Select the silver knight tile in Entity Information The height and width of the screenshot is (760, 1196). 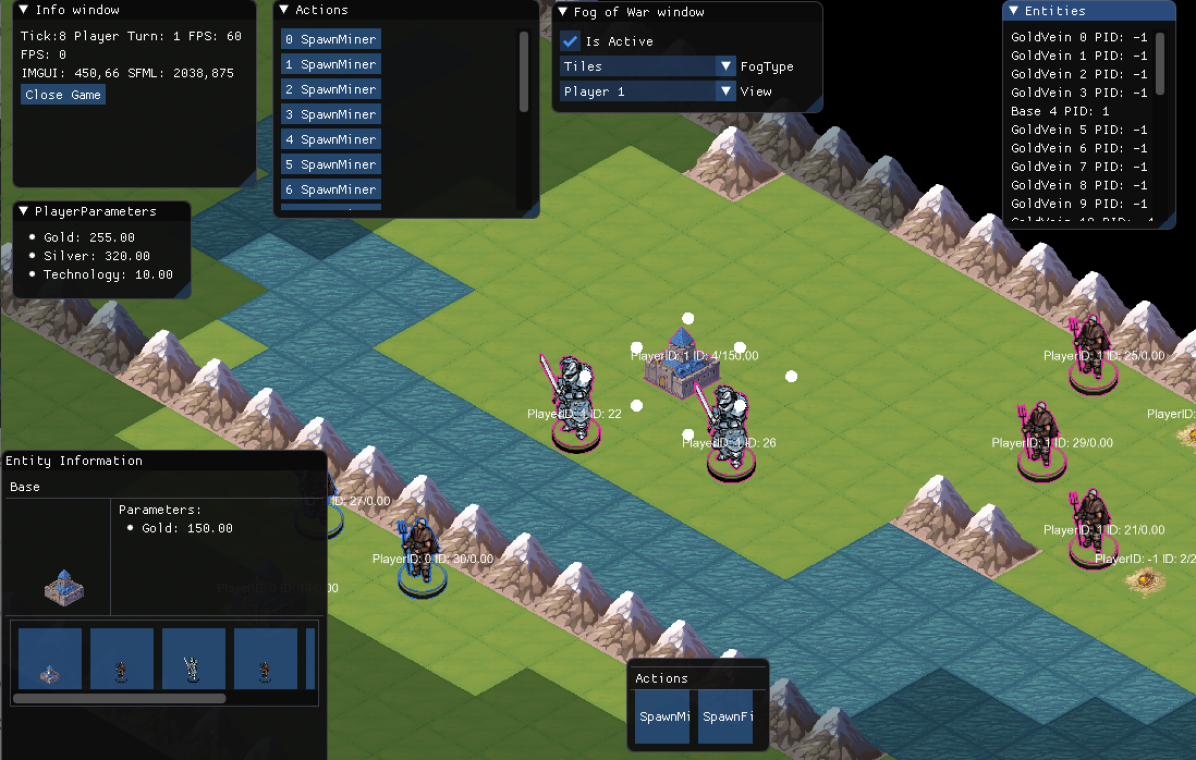[193, 659]
